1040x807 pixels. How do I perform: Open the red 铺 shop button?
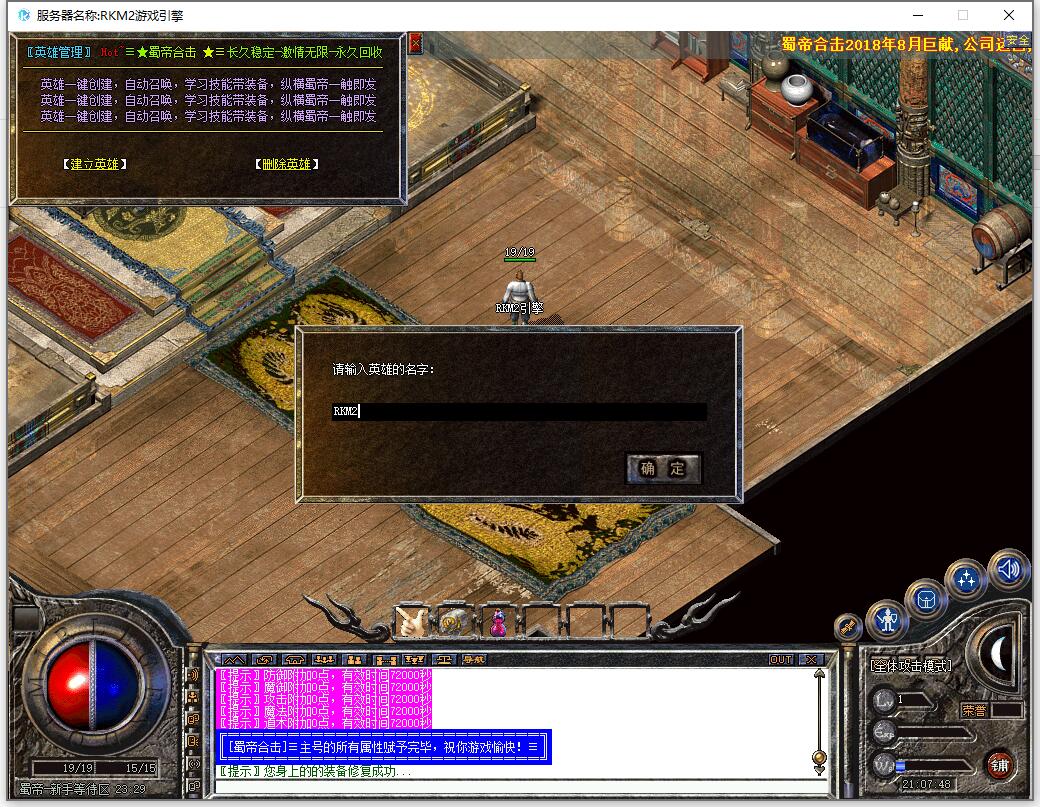[998, 765]
